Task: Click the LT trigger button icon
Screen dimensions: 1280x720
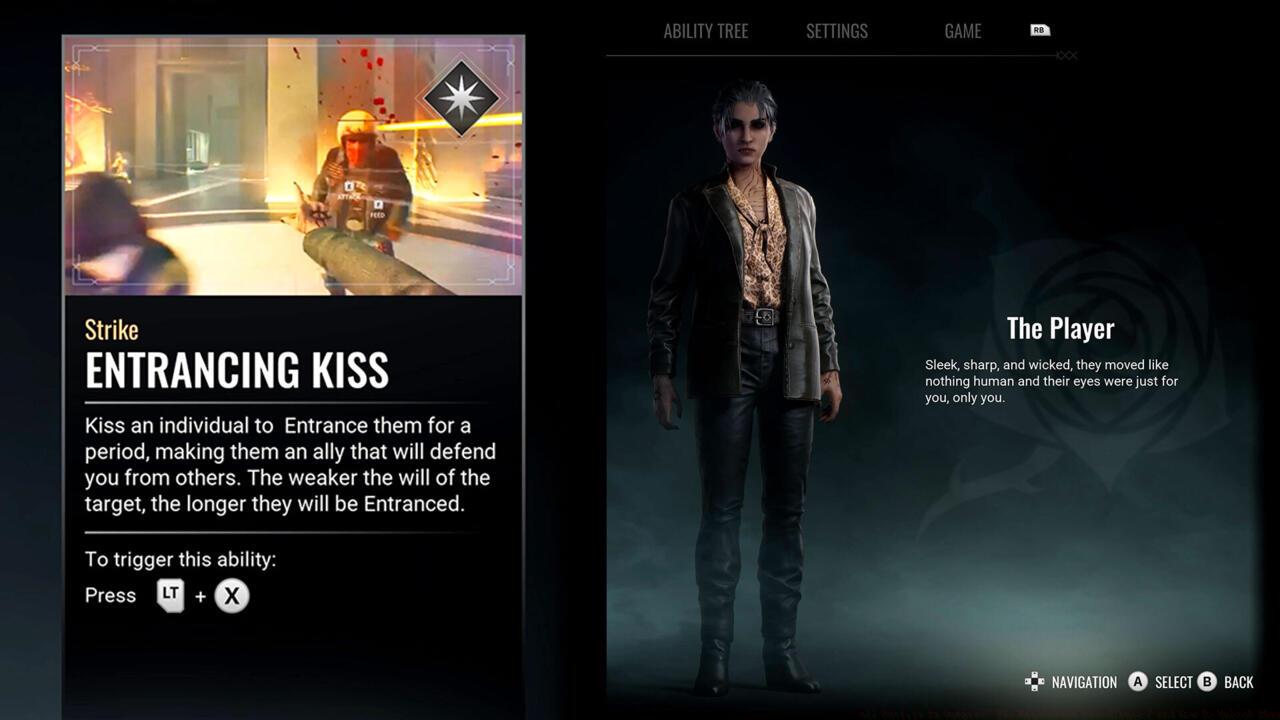Action: pyautogui.click(x=170, y=595)
